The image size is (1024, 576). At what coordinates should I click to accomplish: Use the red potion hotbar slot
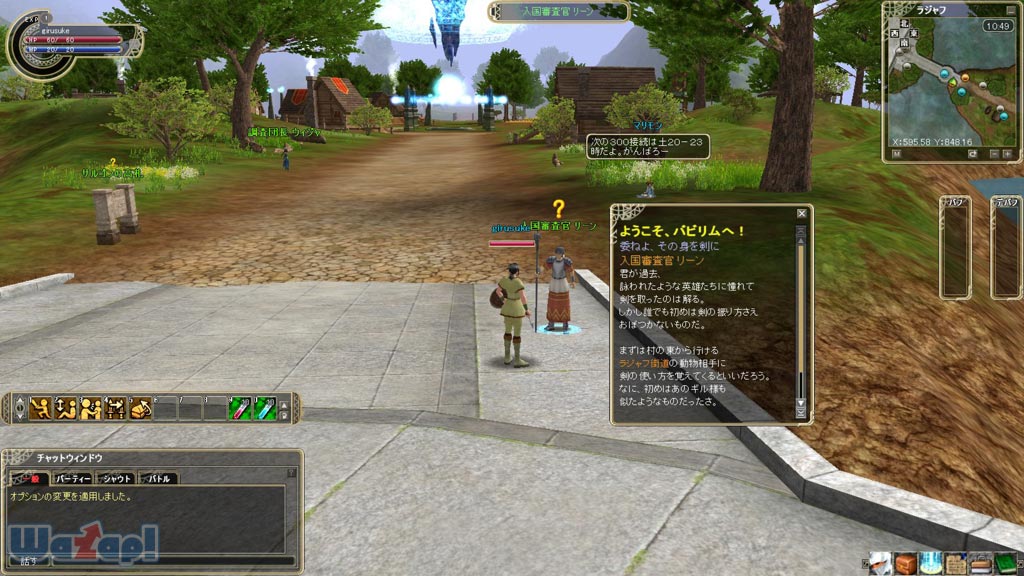tap(240, 408)
